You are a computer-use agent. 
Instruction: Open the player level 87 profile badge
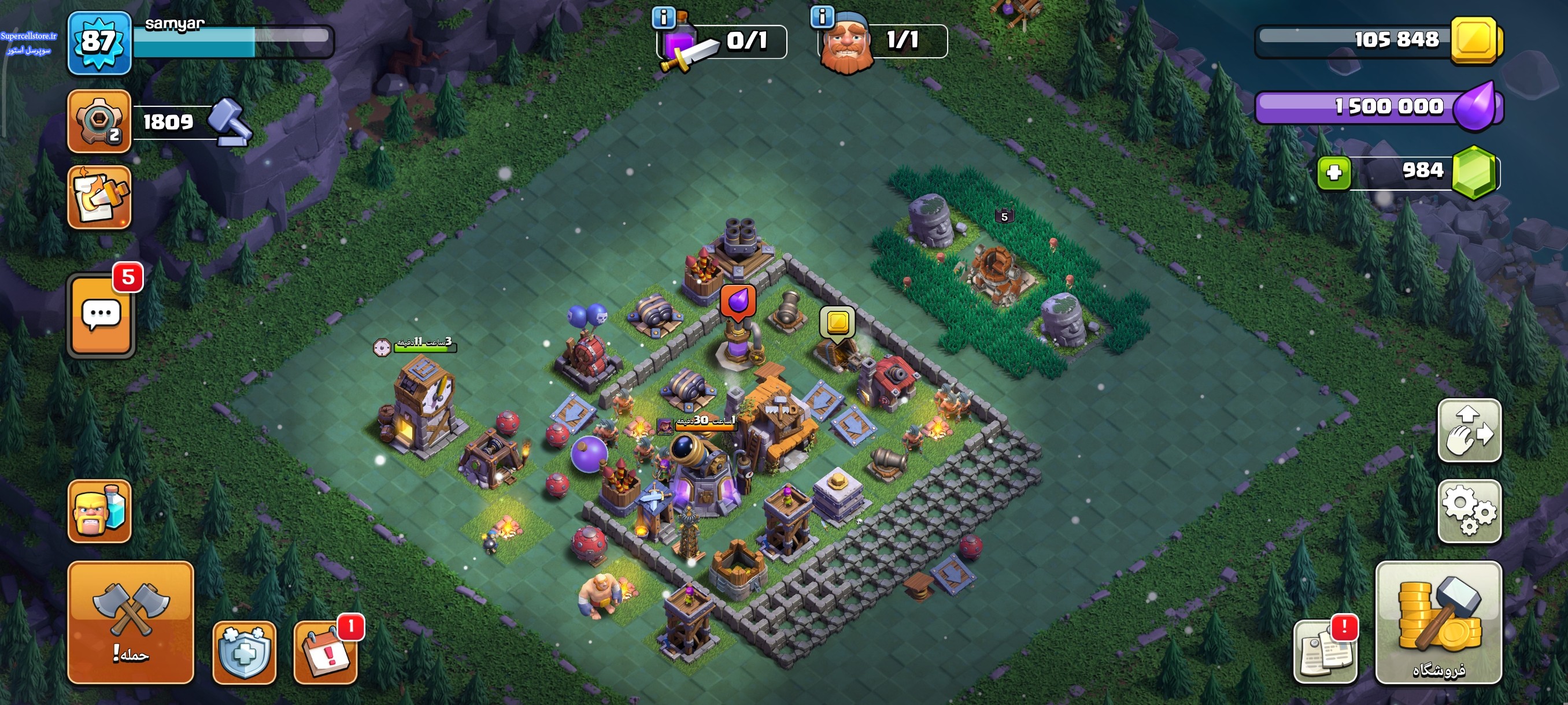coord(99,43)
